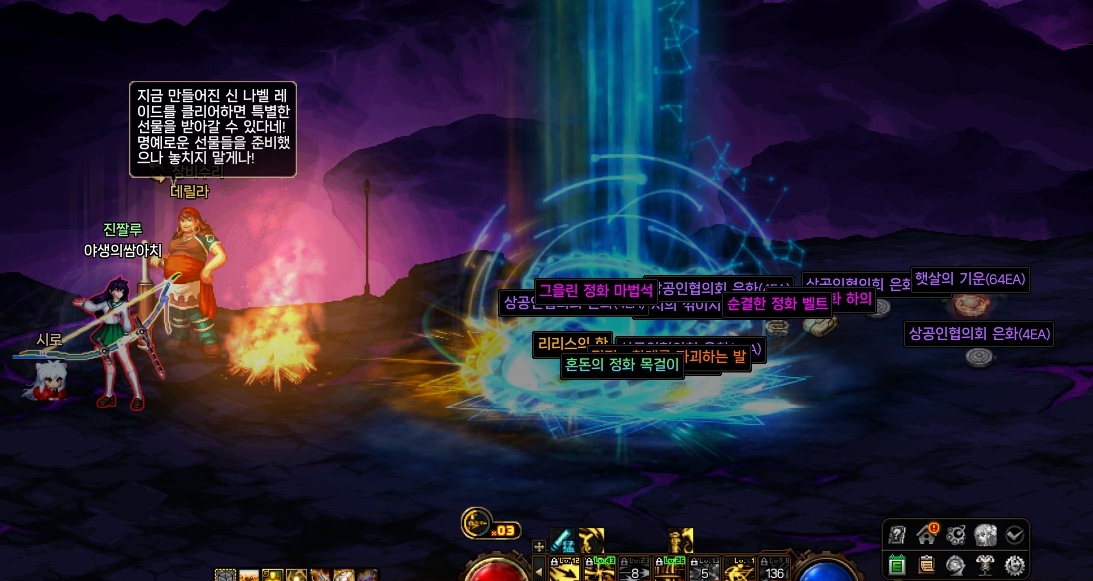The image size is (1093, 581).
Task: Click the spiral head icon
Action: [x=956, y=565]
